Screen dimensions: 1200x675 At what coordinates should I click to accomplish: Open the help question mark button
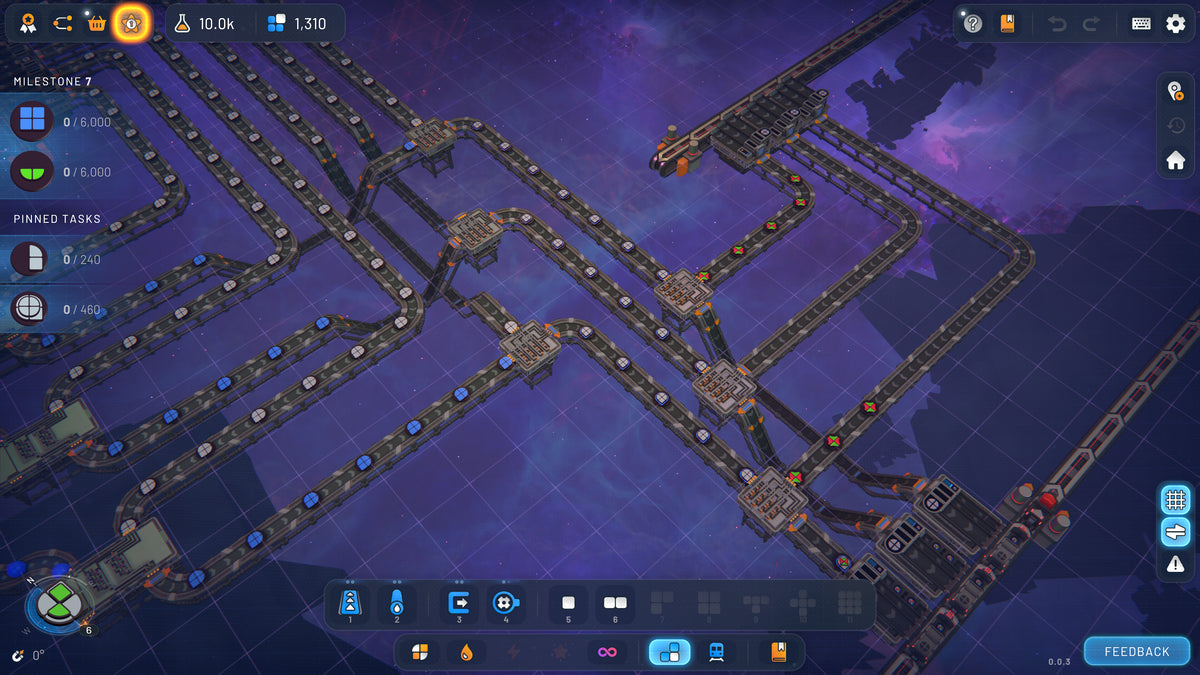click(973, 24)
